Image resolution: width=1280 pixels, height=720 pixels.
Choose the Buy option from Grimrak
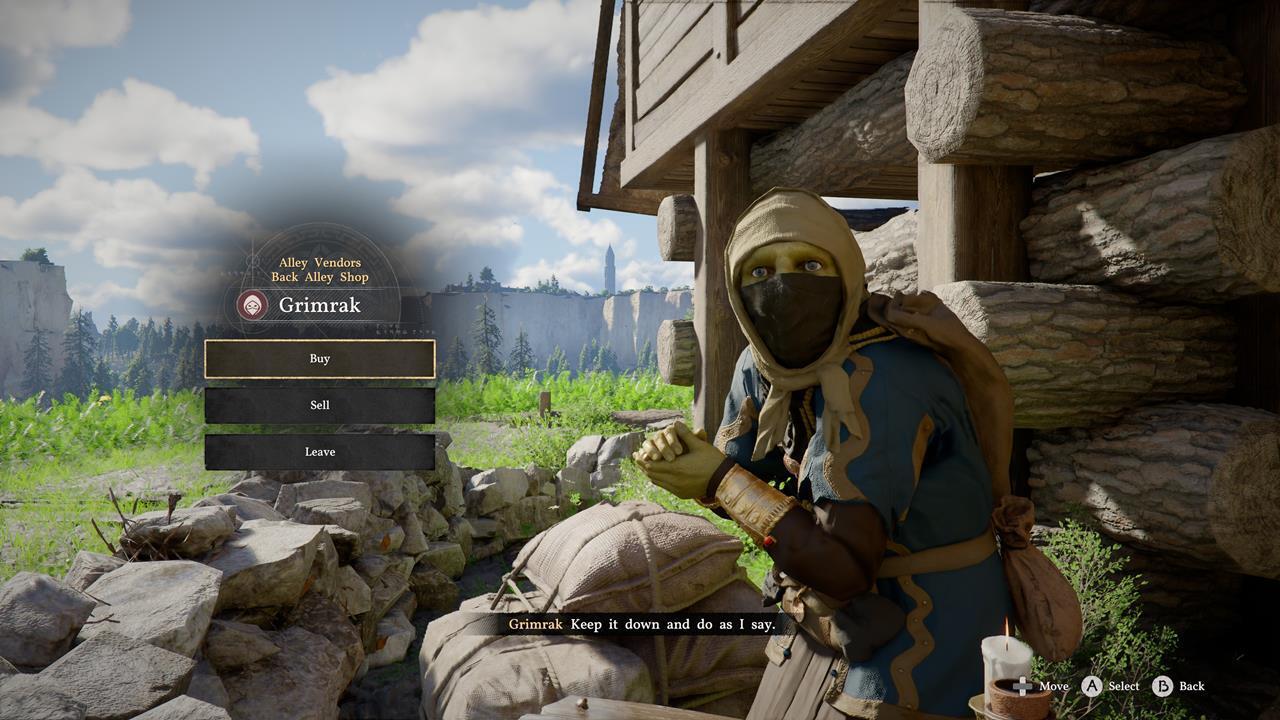[320, 359]
